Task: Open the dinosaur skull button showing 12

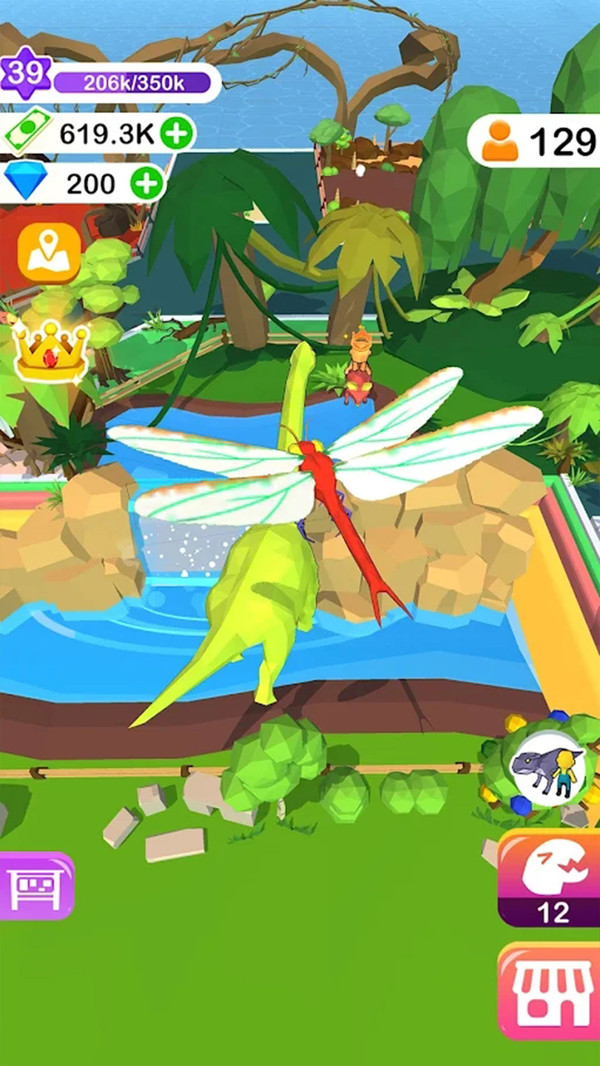Action: [x=552, y=878]
